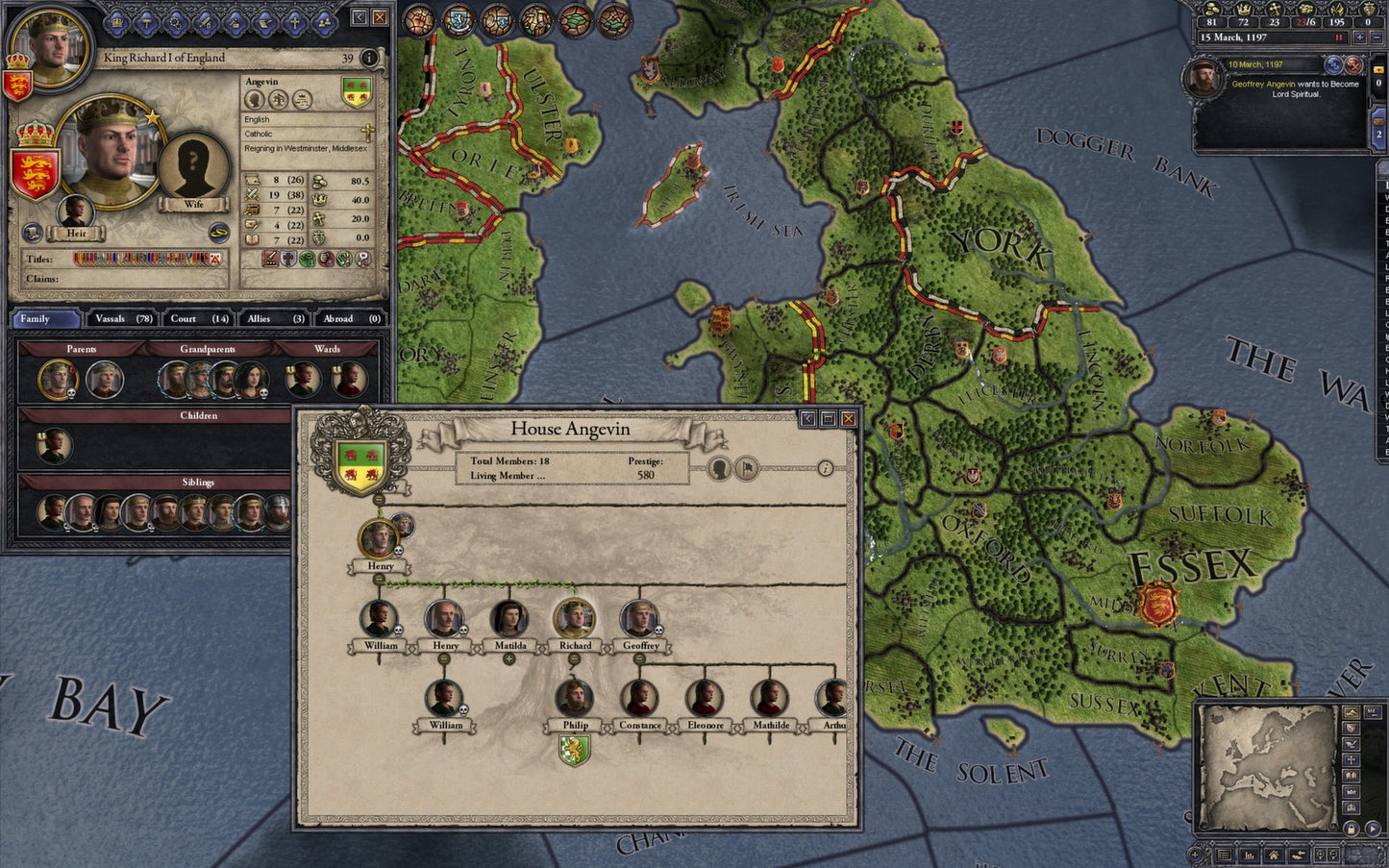The width and height of the screenshot is (1389, 868).
Task: Toggle the terrain map mode circle at top
Action: (x=574, y=20)
